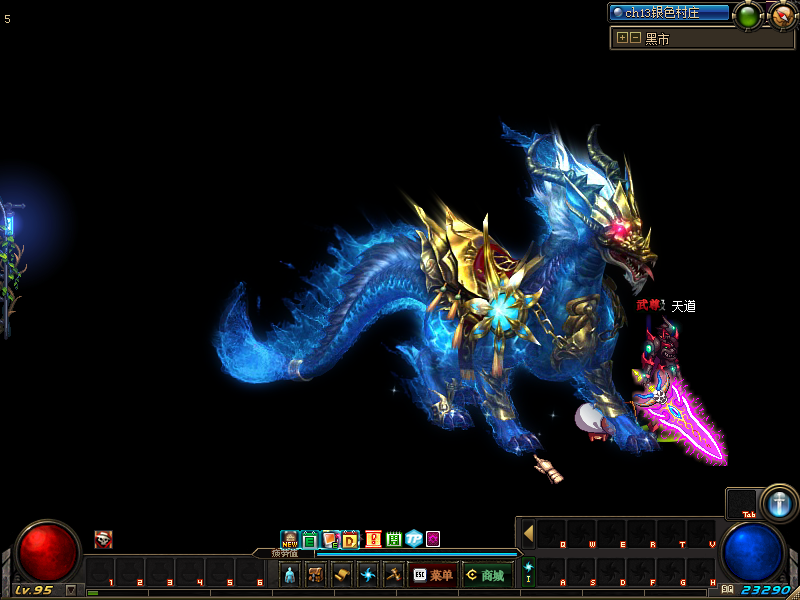Screen dimensions: 800x600
Task: Select the ch13银色村庄 channel bar
Action: (x=669, y=13)
